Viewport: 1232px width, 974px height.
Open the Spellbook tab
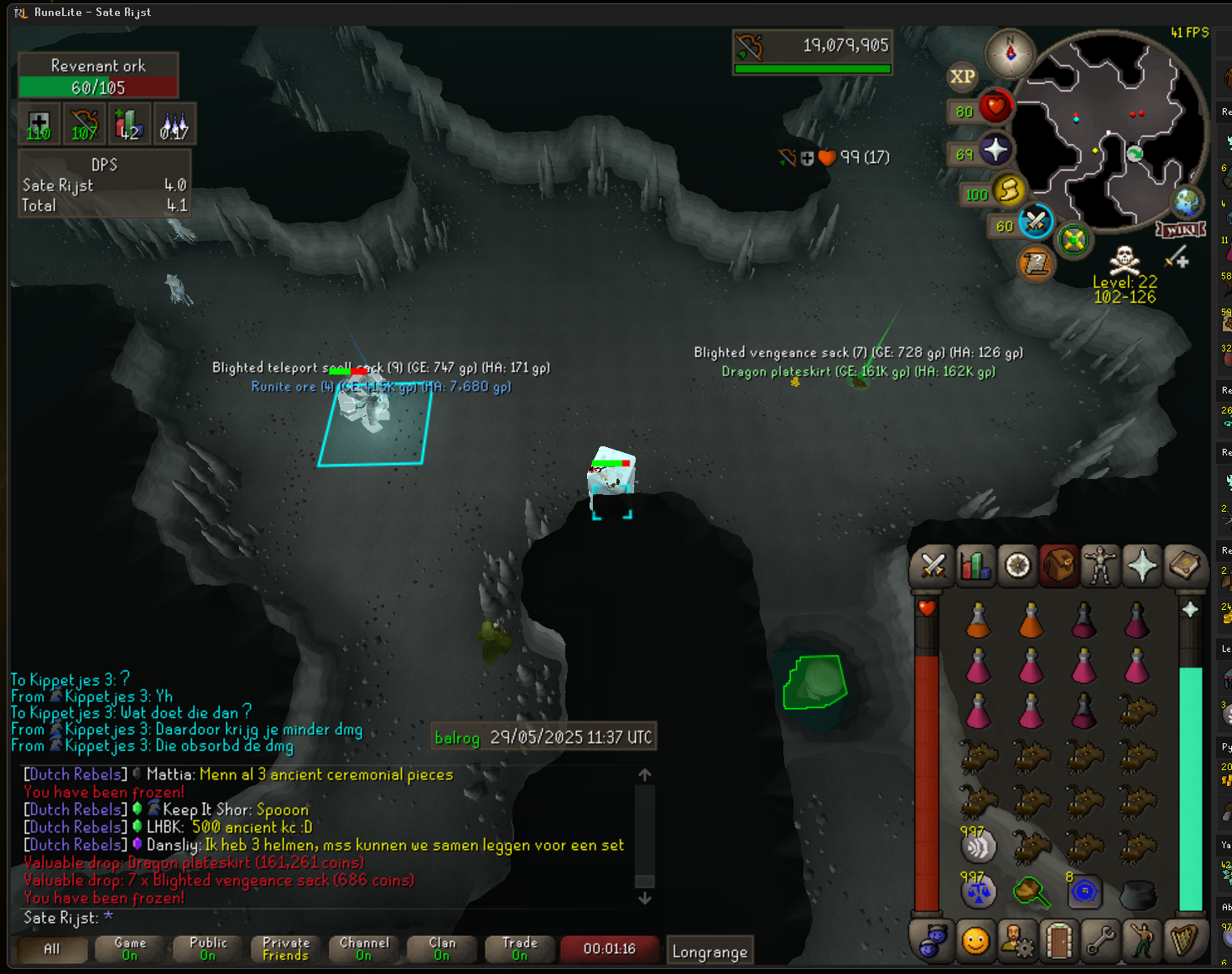(x=1183, y=565)
